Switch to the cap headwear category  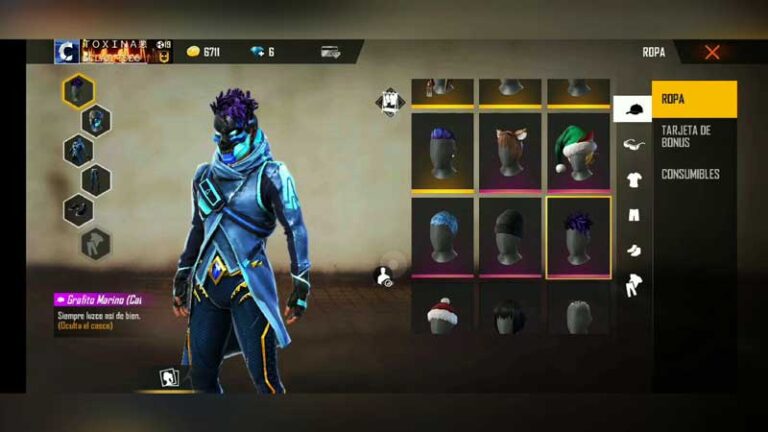632,108
